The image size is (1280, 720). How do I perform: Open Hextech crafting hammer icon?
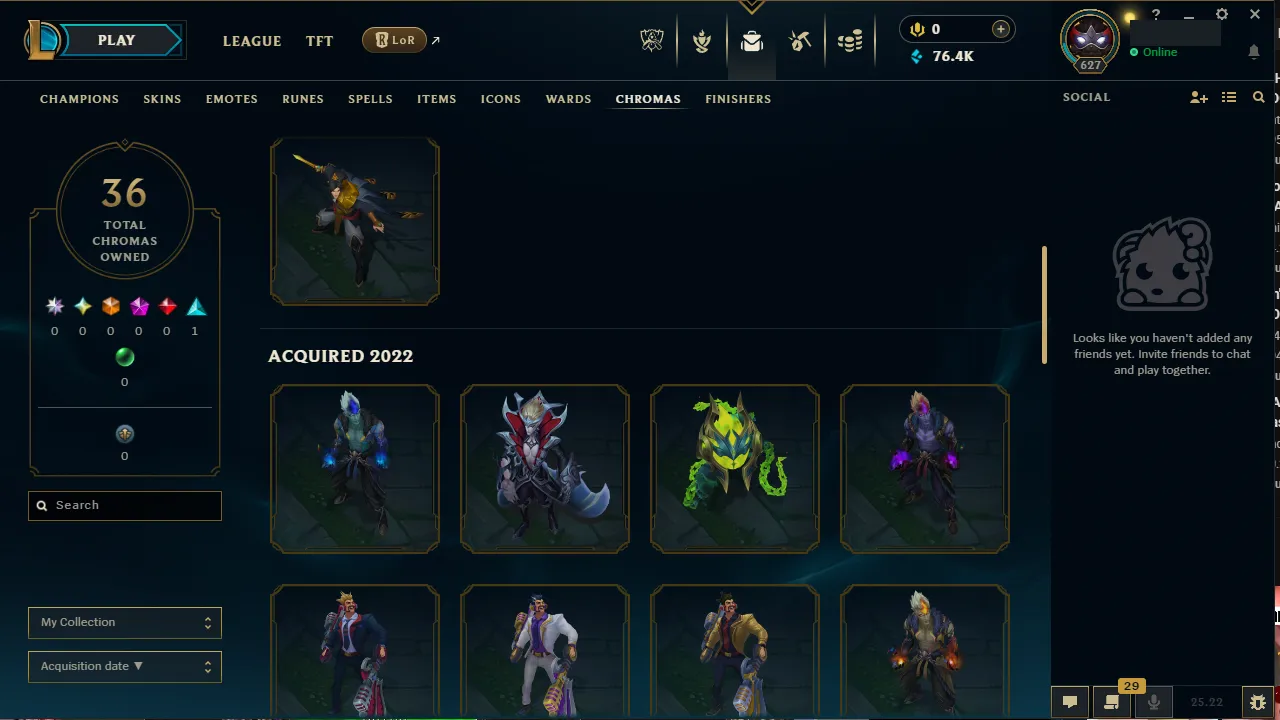(800, 41)
